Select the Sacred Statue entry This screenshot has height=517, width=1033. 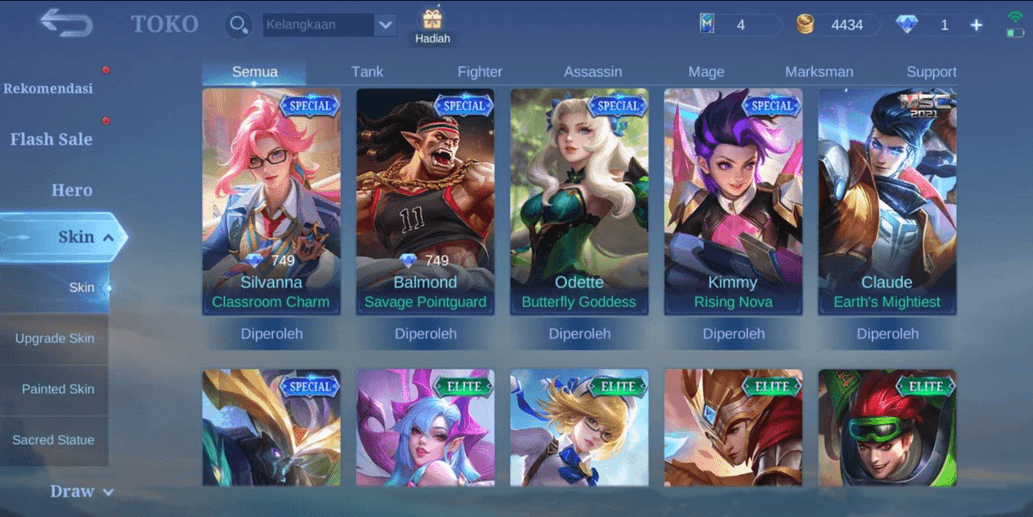pyautogui.click(x=53, y=440)
